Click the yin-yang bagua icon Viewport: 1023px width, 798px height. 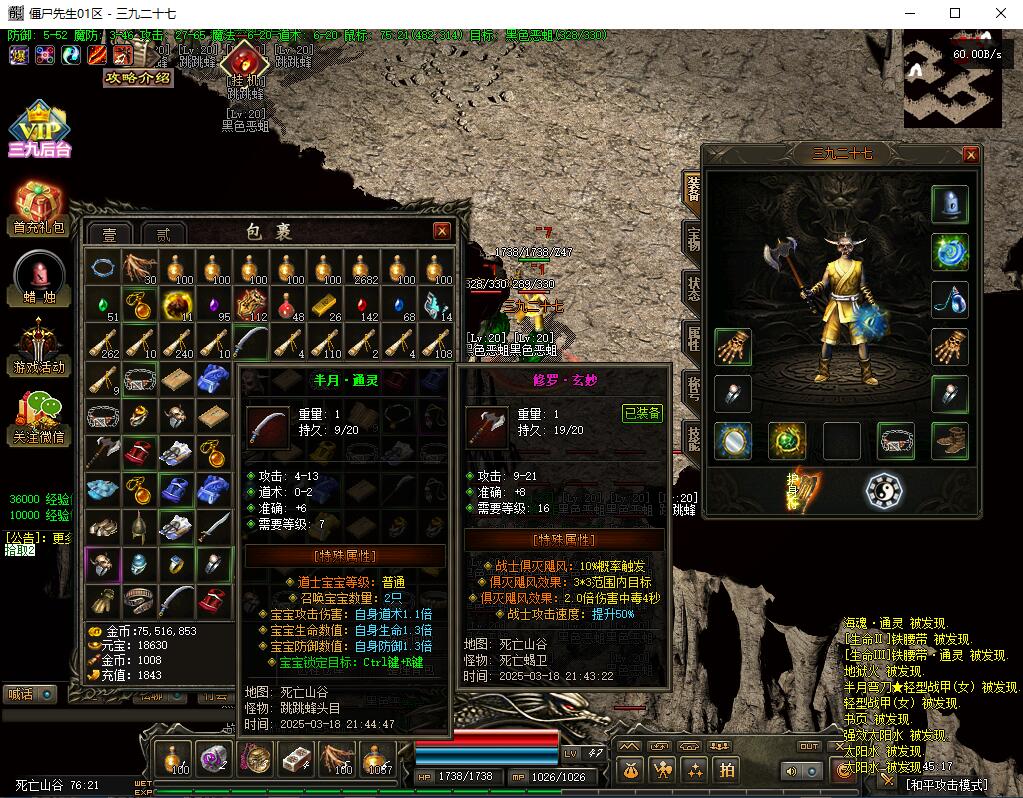click(x=884, y=491)
